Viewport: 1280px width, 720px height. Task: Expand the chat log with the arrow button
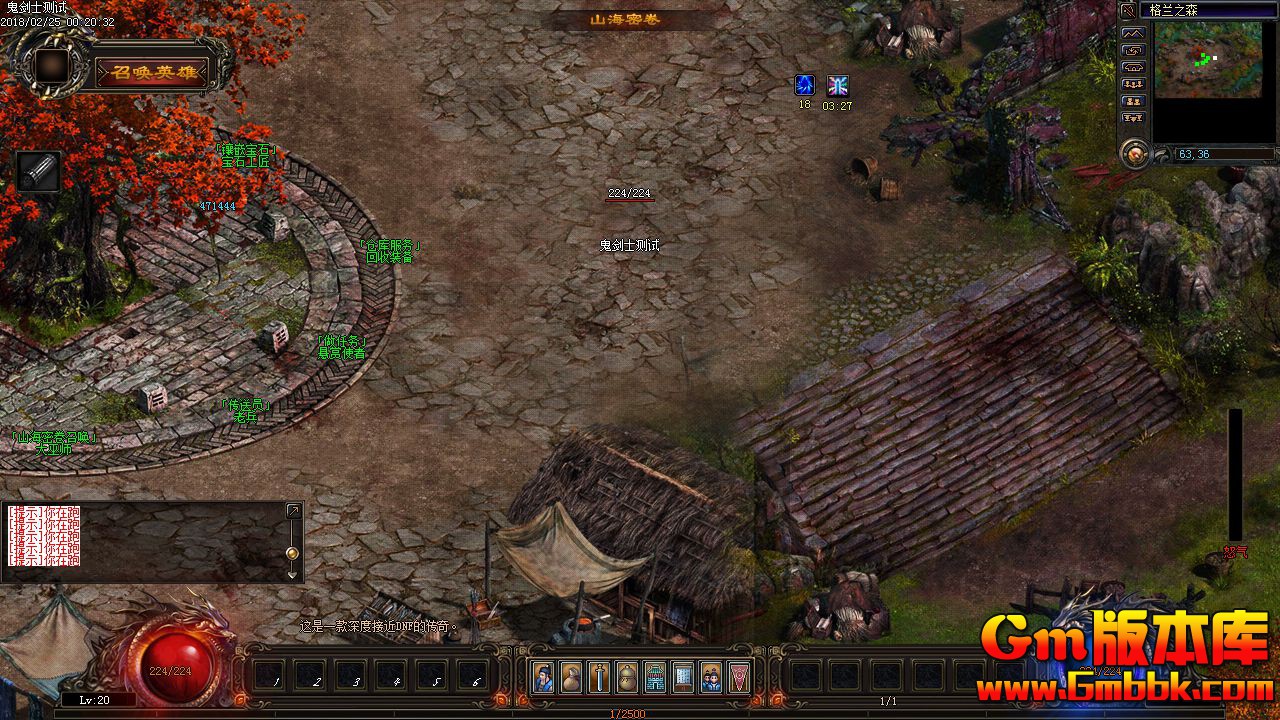click(x=293, y=511)
